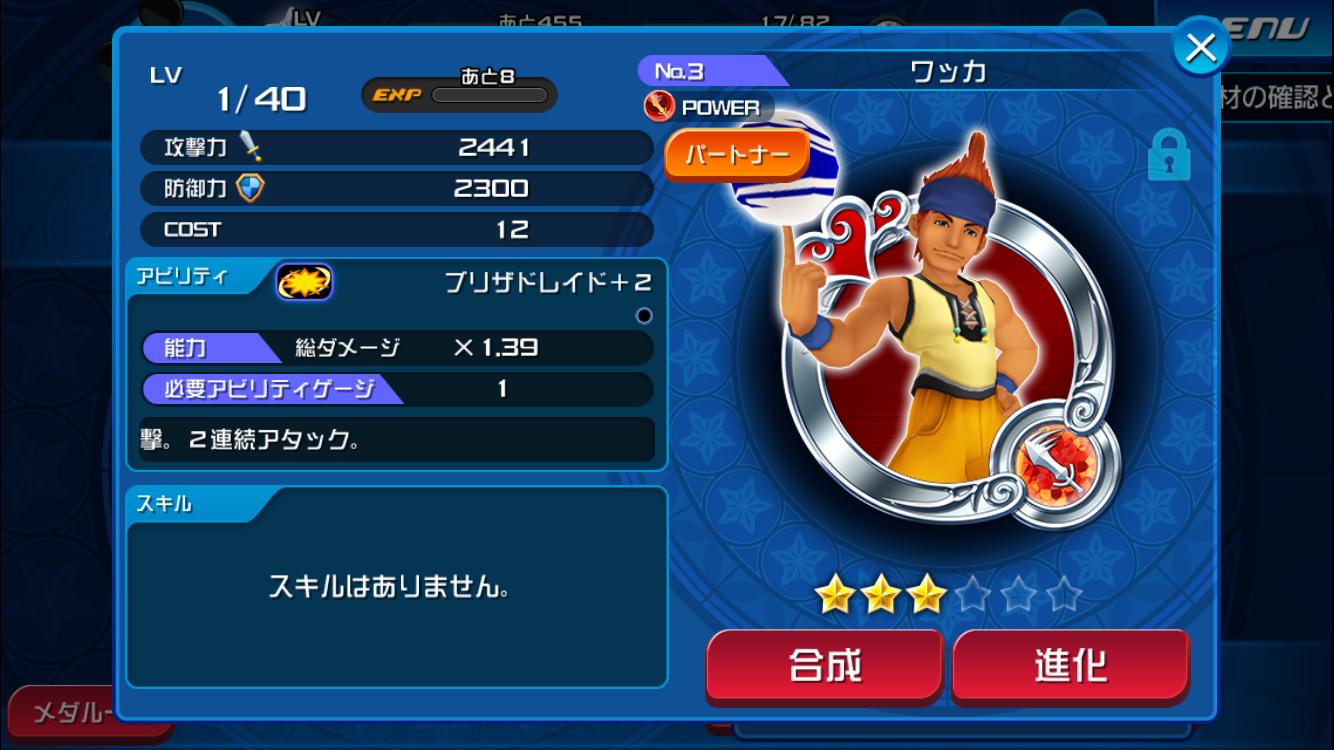Open the 進化 evolve option
This screenshot has width=1334, height=750.
pos(1070,665)
